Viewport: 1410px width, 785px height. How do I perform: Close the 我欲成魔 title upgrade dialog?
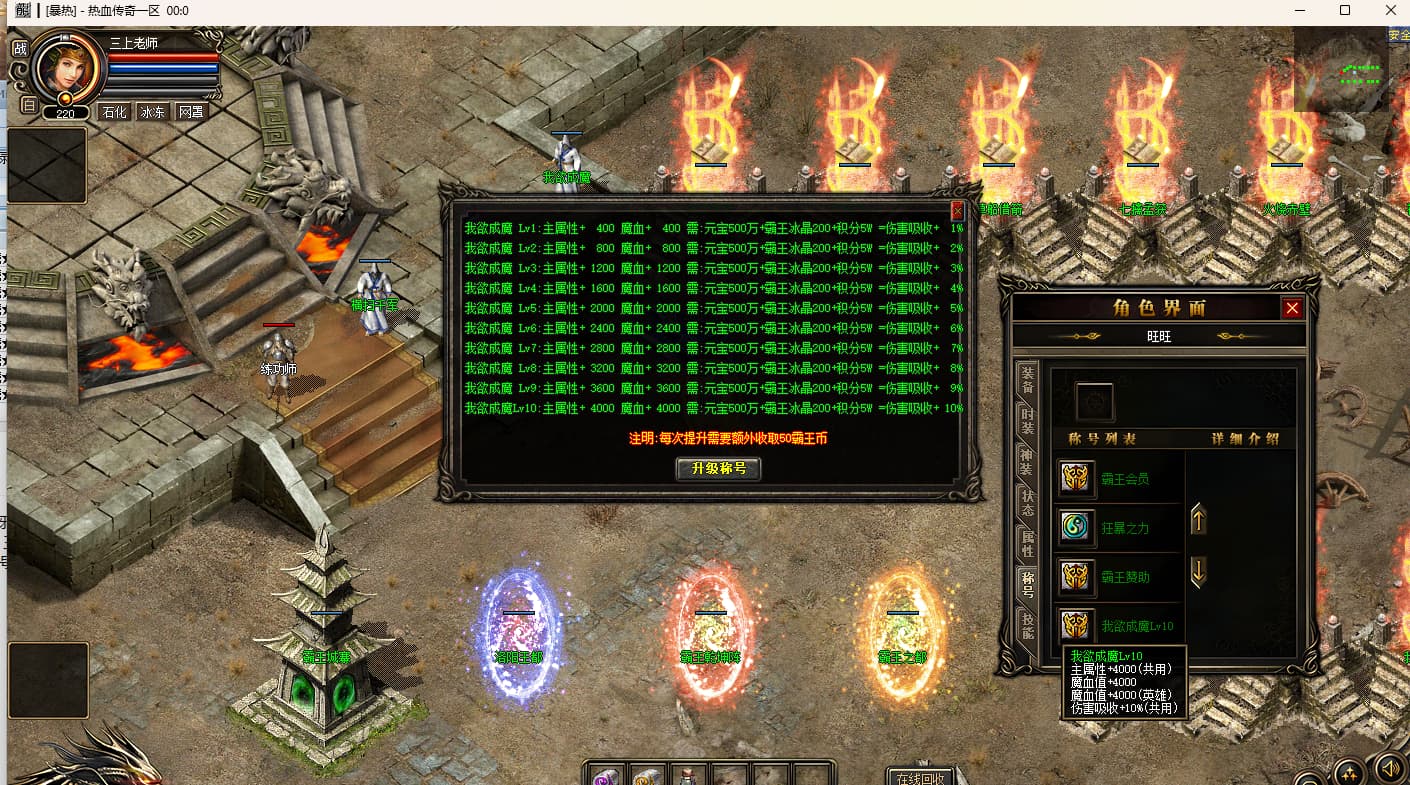(x=957, y=211)
